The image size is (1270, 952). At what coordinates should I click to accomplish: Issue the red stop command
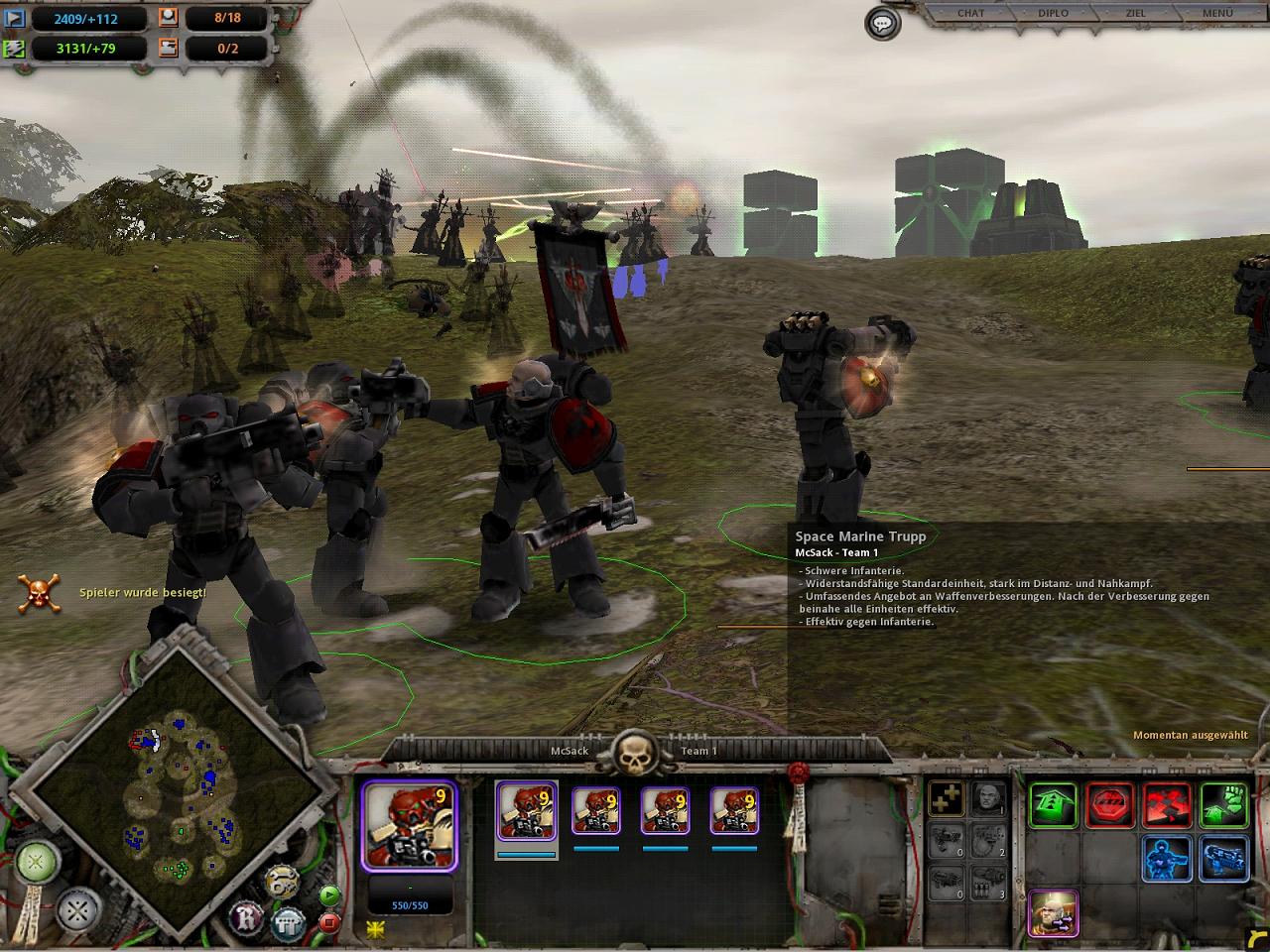[x=1110, y=804]
